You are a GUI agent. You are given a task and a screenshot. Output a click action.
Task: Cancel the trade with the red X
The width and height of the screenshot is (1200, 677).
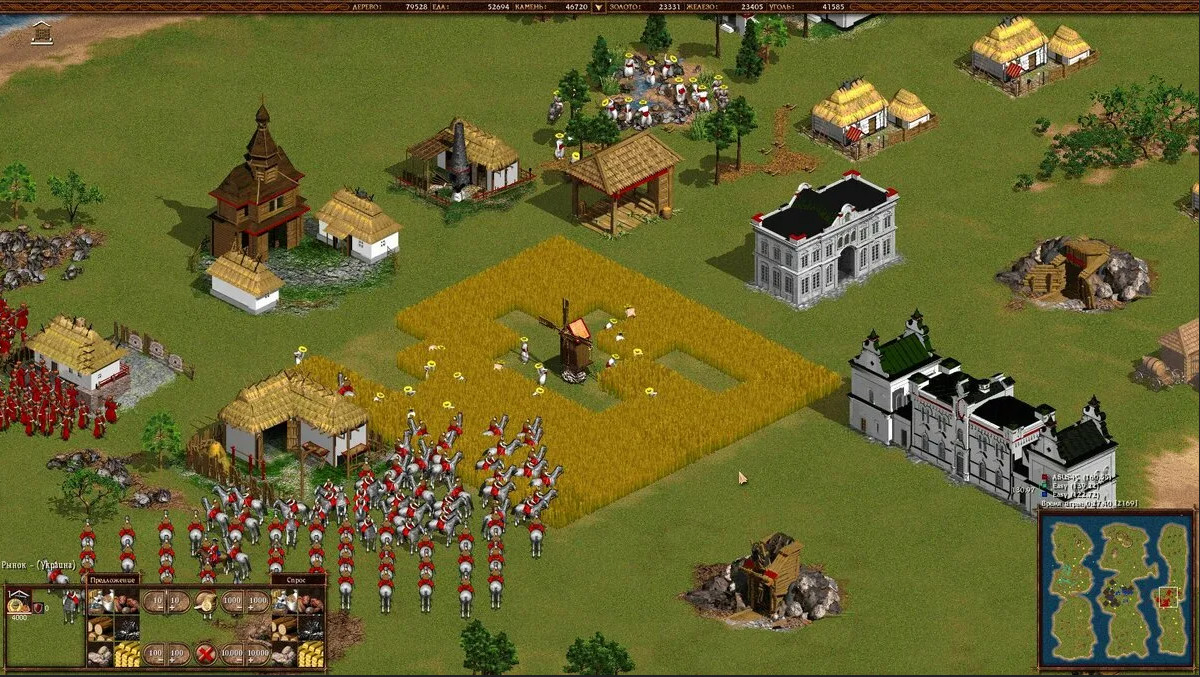tap(205, 654)
